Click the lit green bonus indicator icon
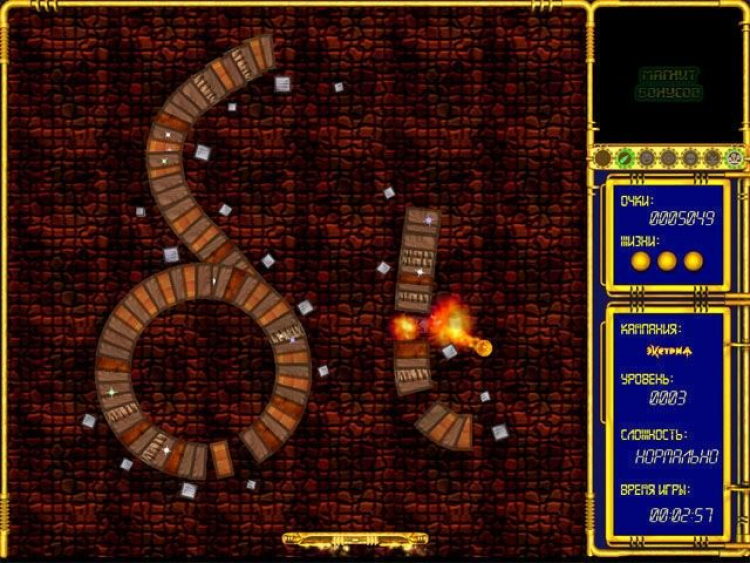The image size is (750, 563). pyautogui.click(x=623, y=158)
